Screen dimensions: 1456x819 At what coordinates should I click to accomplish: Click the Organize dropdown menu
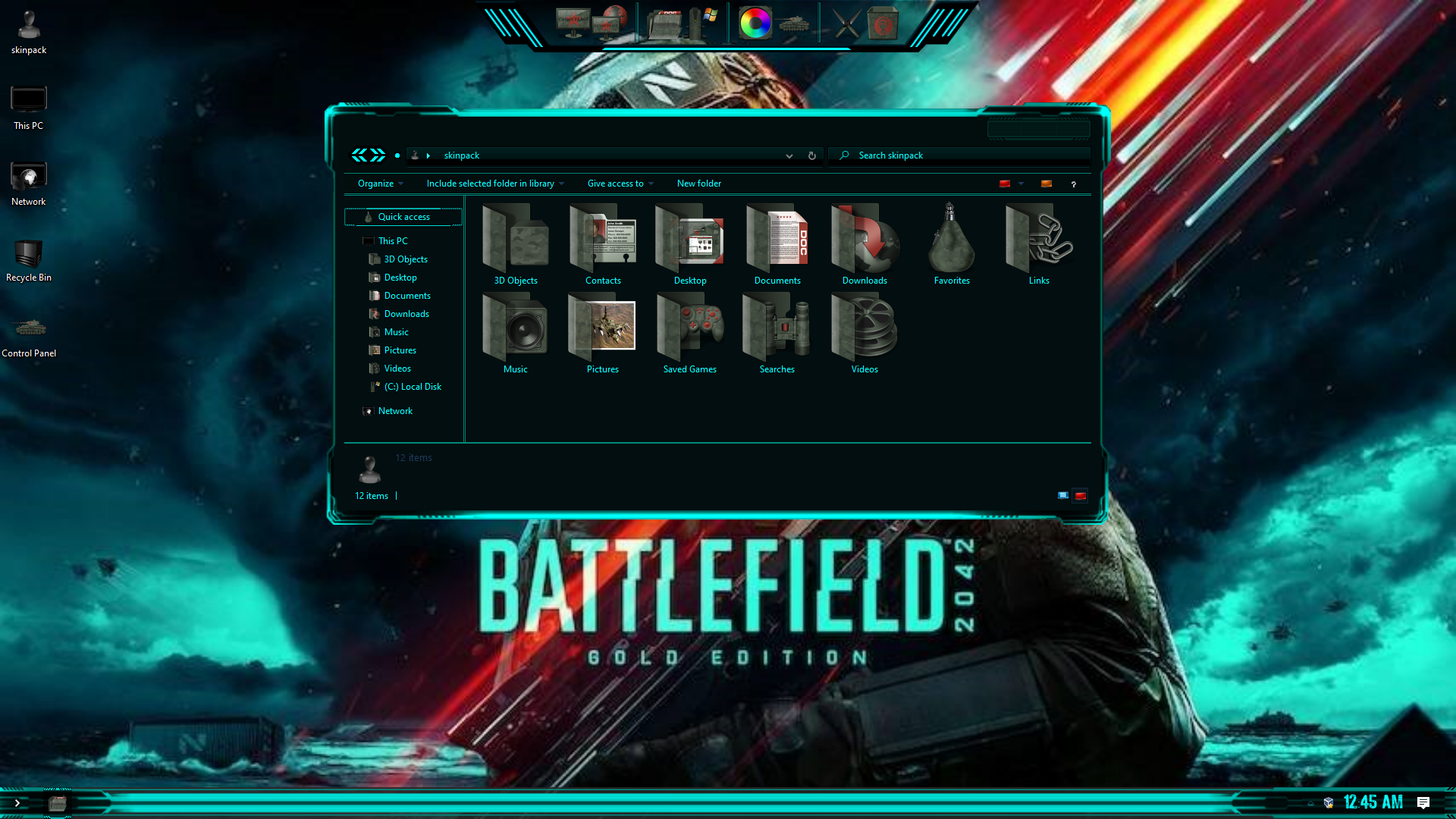pyautogui.click(x=379, y=184)
